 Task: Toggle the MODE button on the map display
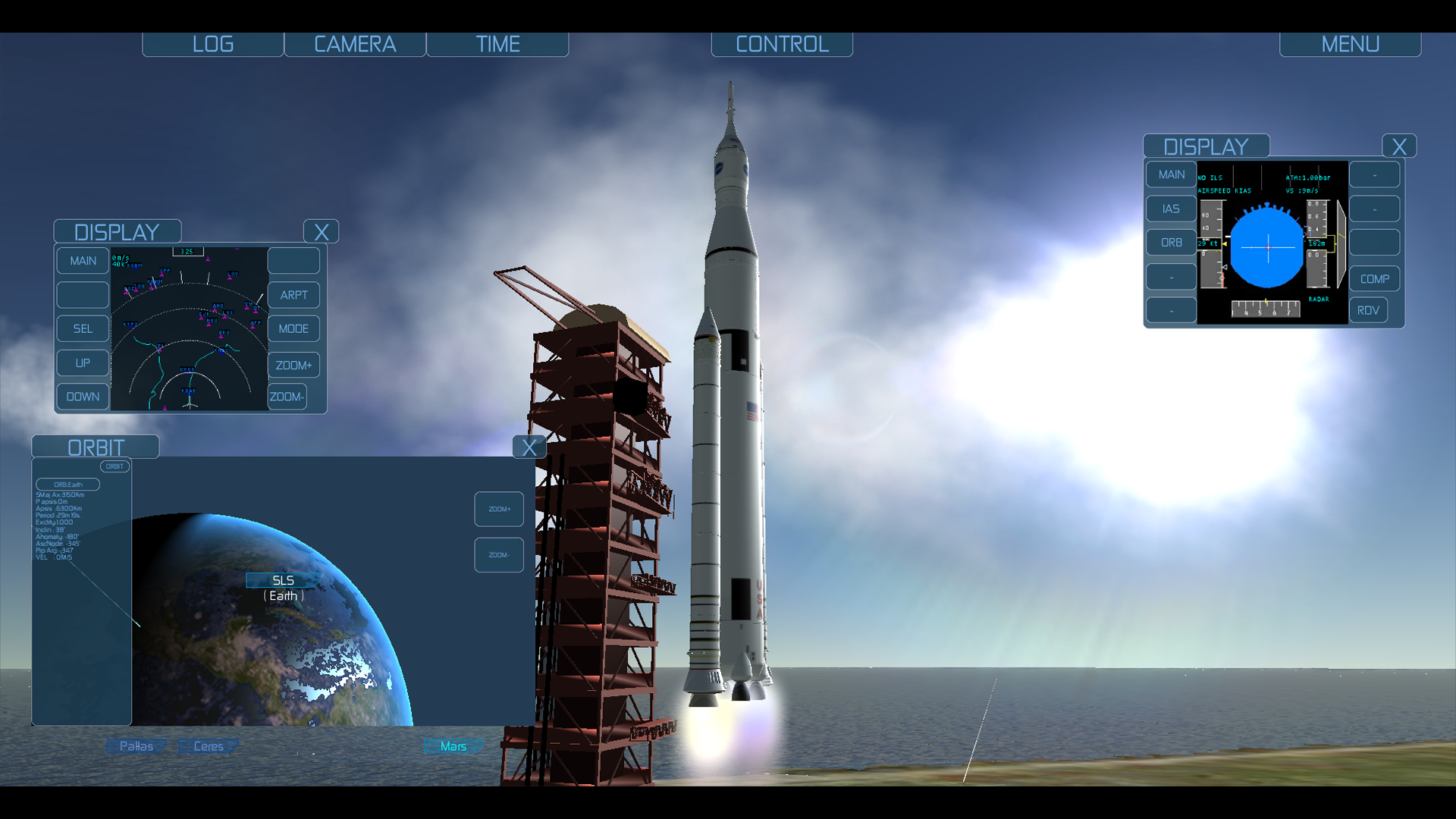(293, 328)
